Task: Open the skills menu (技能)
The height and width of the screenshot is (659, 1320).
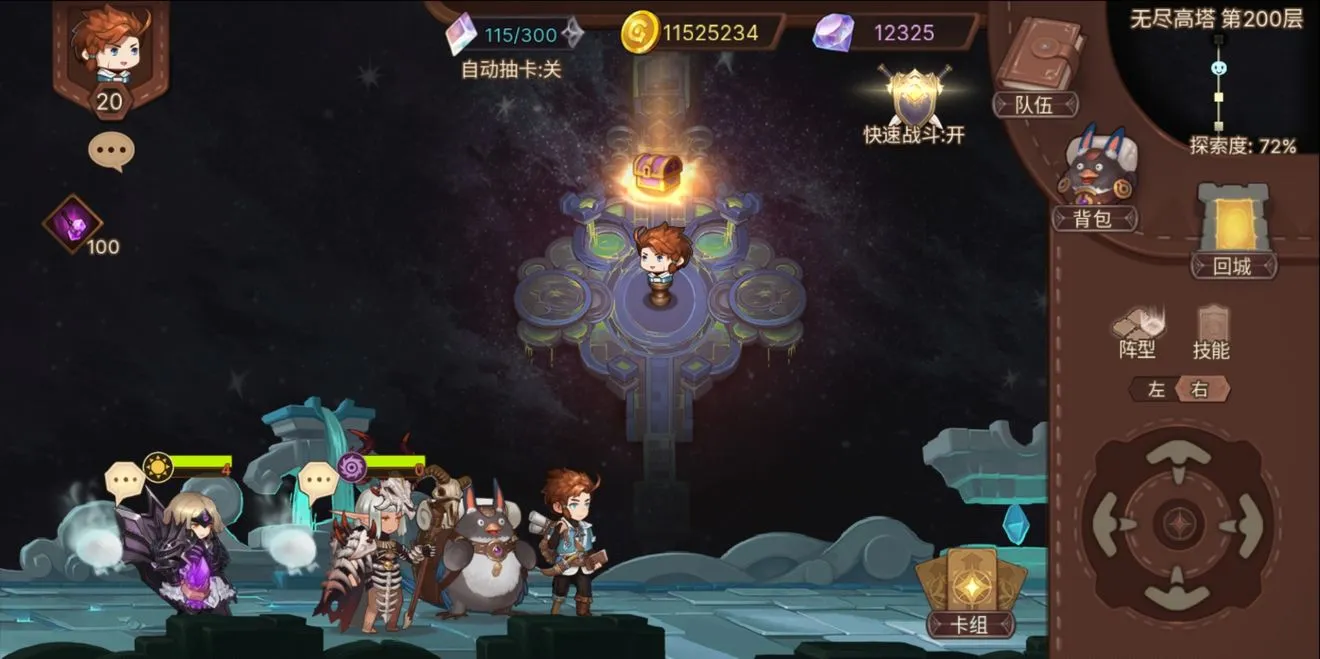Action: tap(1211, 331)
